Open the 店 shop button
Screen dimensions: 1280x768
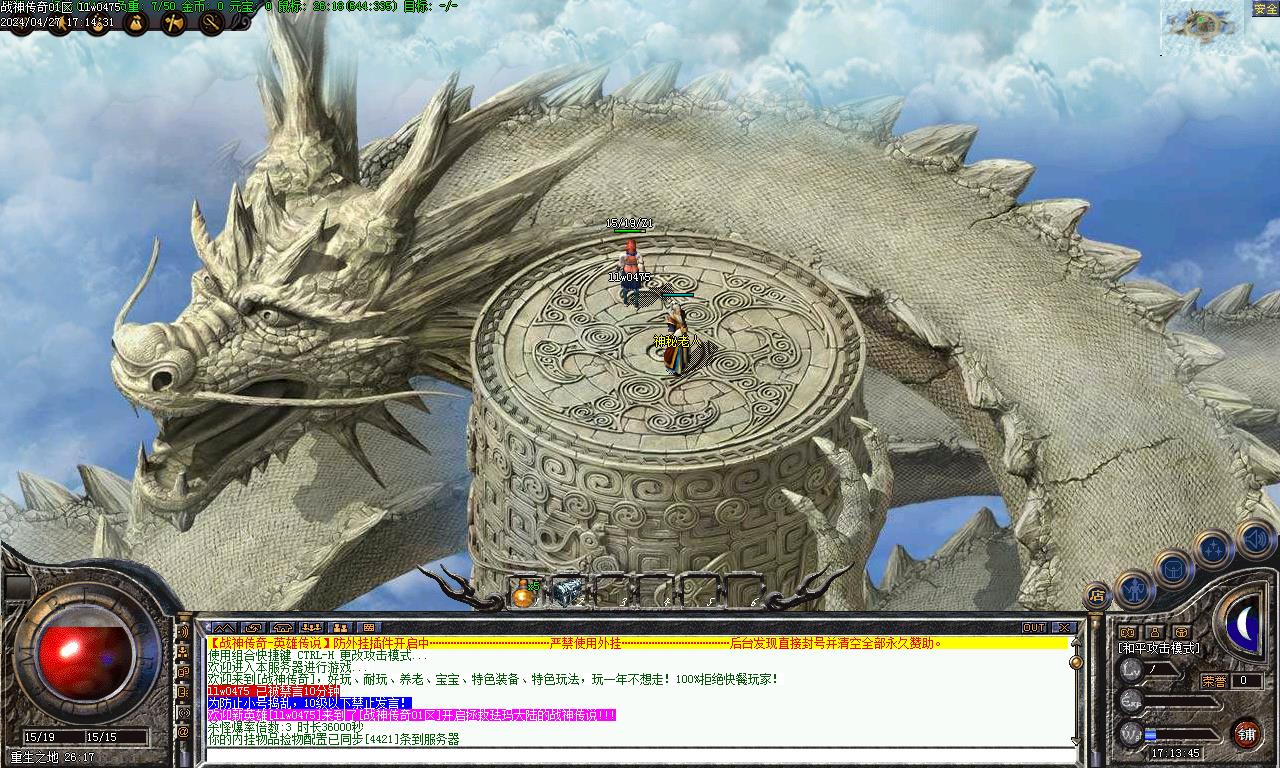pos(1097,596)
